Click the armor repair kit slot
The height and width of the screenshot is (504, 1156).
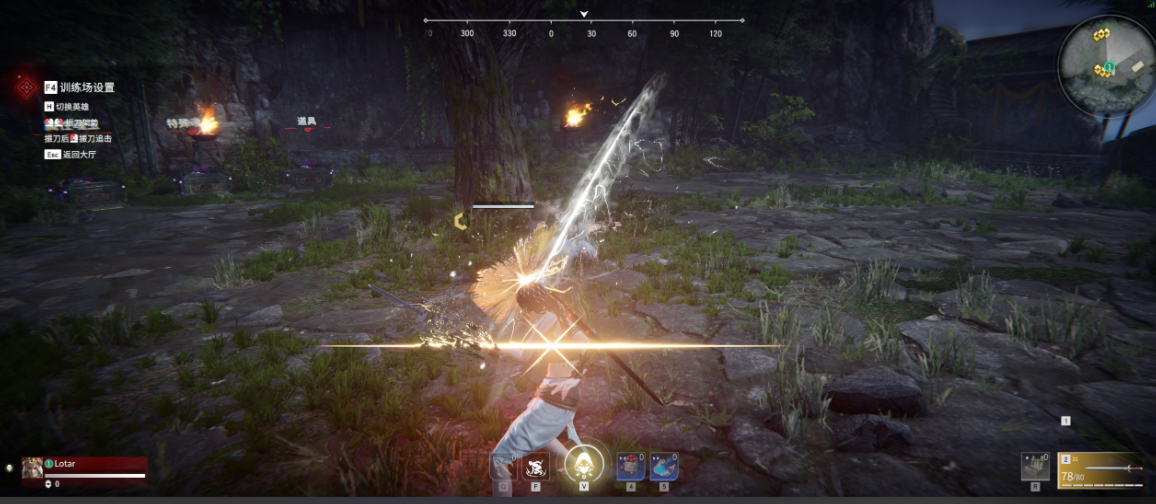coord(1035,467)
